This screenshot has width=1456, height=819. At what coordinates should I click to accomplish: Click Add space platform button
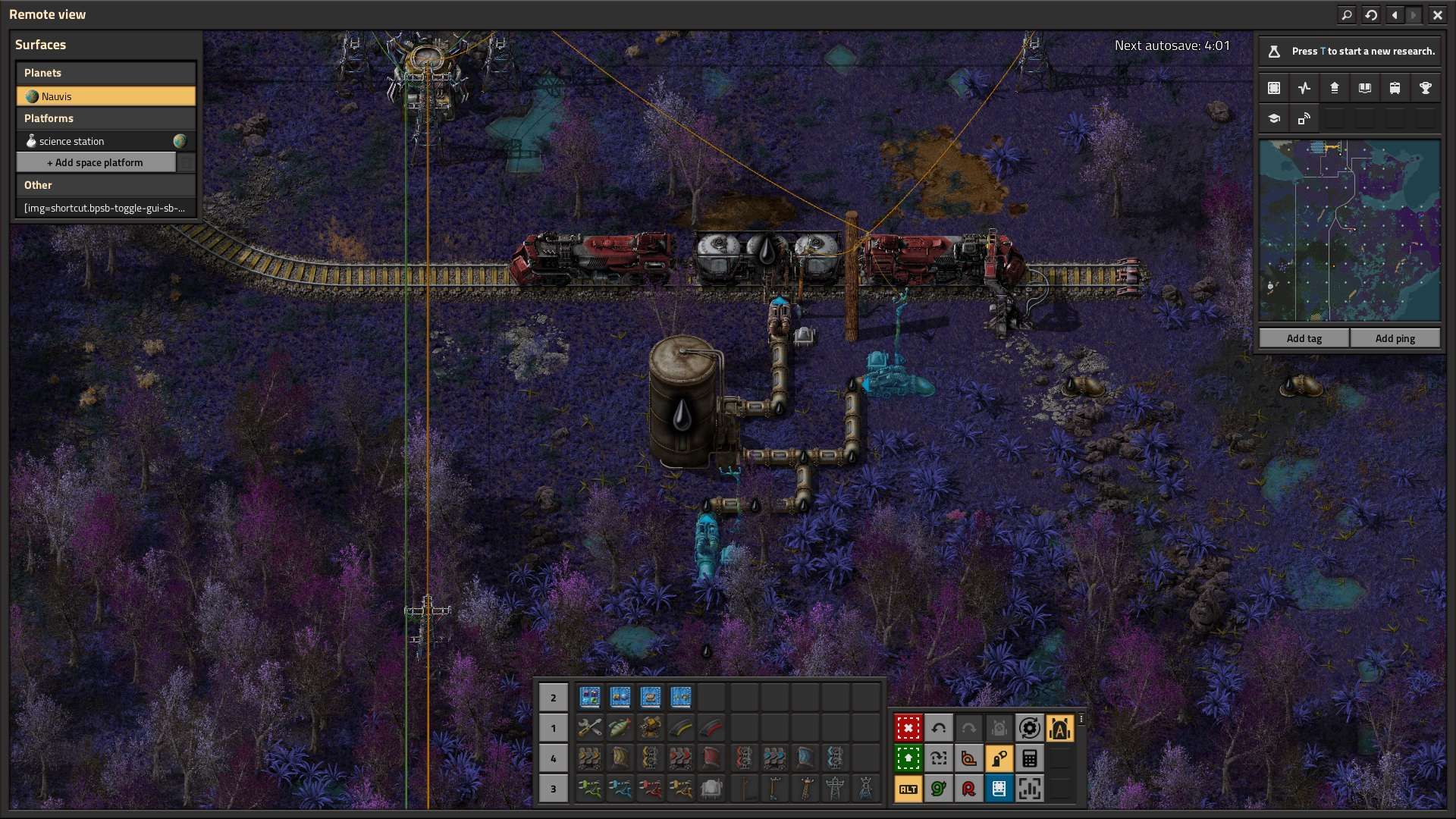click(96, 162)
